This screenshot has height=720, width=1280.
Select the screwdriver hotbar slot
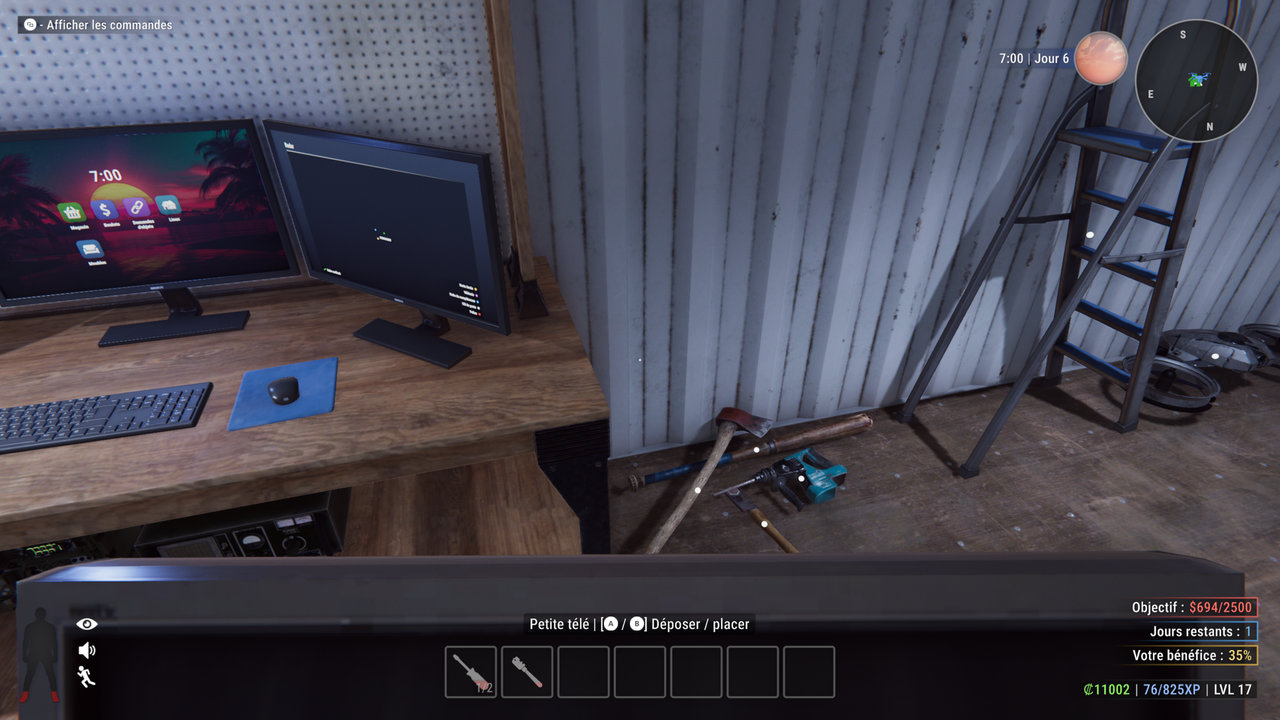pos(471,672)
